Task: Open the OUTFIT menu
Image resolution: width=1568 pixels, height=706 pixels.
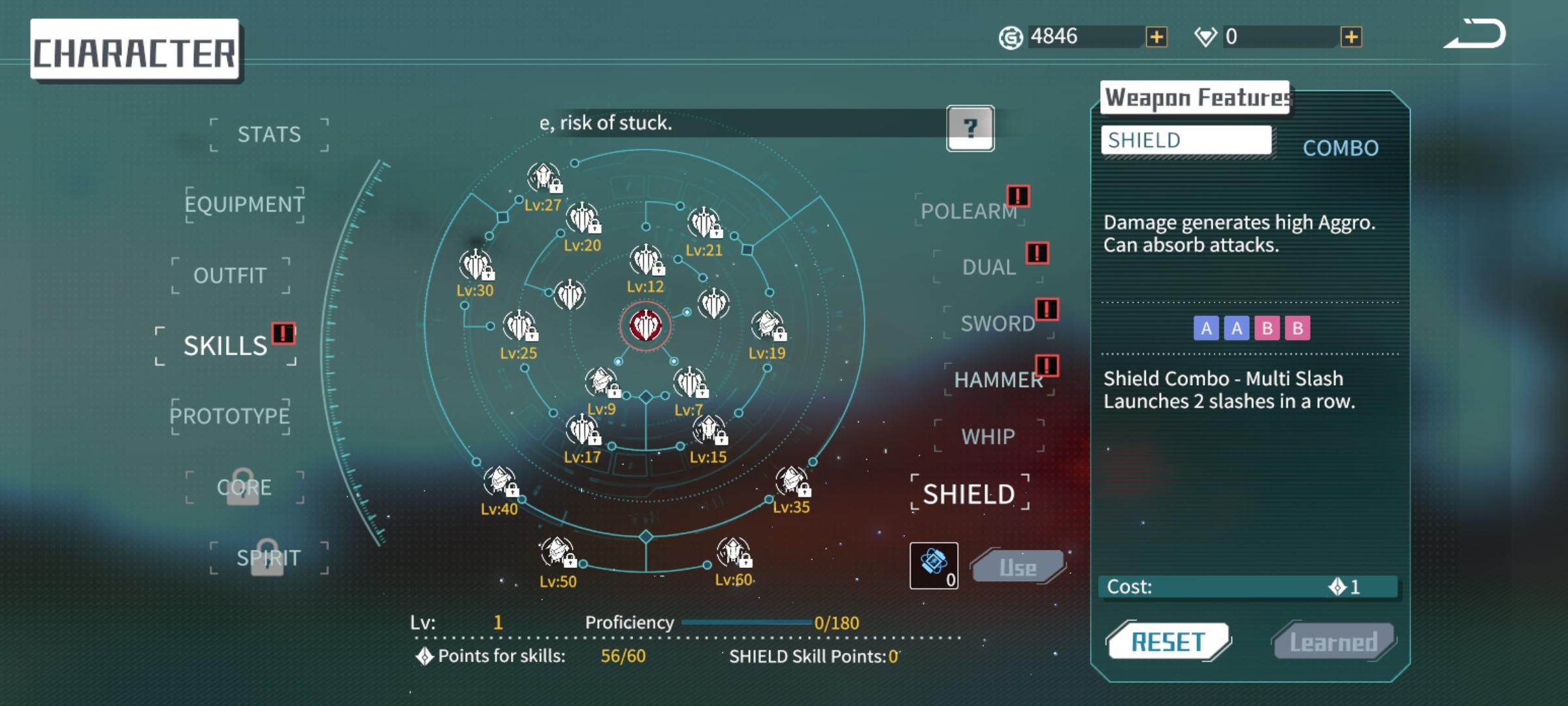Action: 230,275
